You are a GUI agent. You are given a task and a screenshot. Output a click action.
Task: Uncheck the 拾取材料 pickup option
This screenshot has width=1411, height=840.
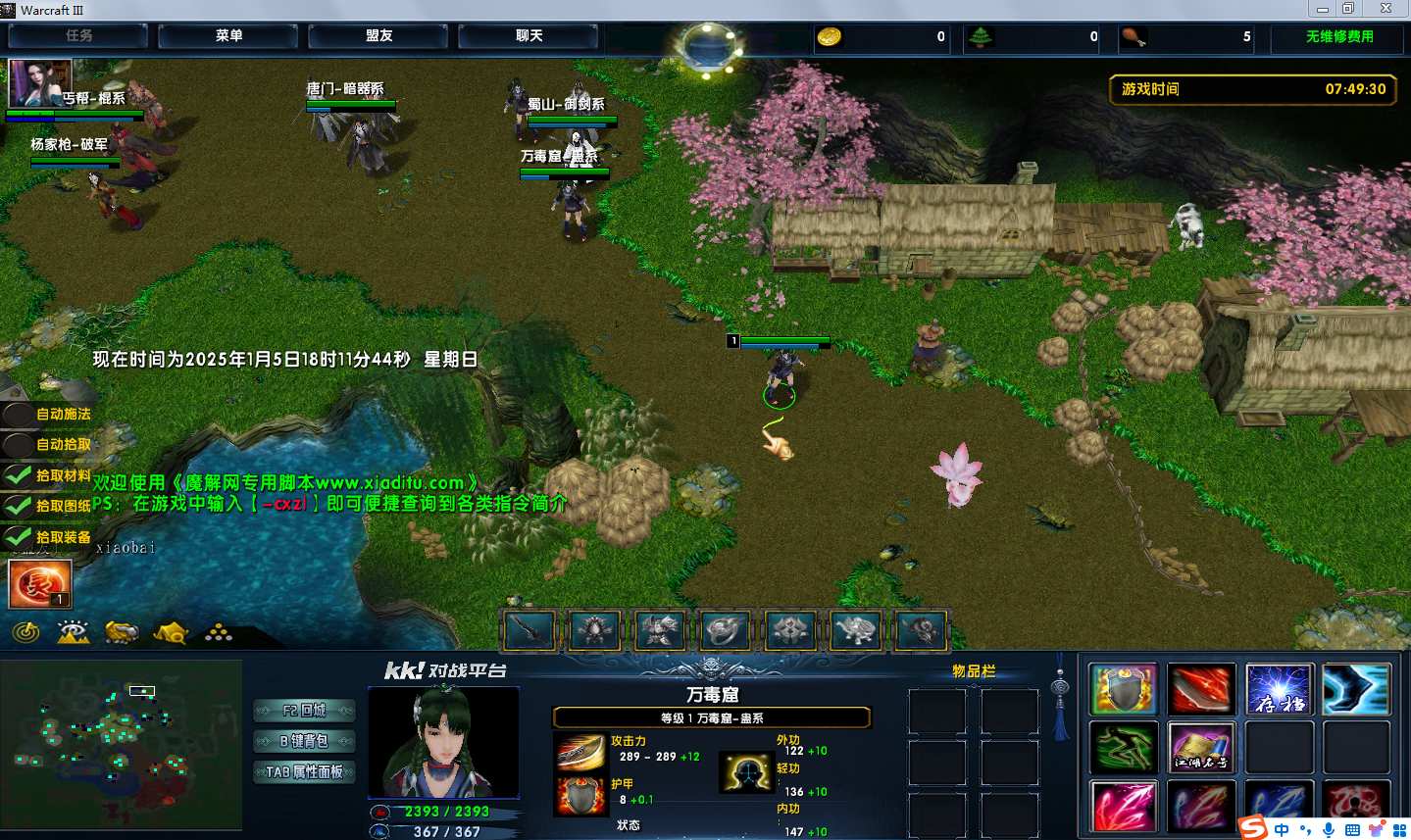point(19,476)
